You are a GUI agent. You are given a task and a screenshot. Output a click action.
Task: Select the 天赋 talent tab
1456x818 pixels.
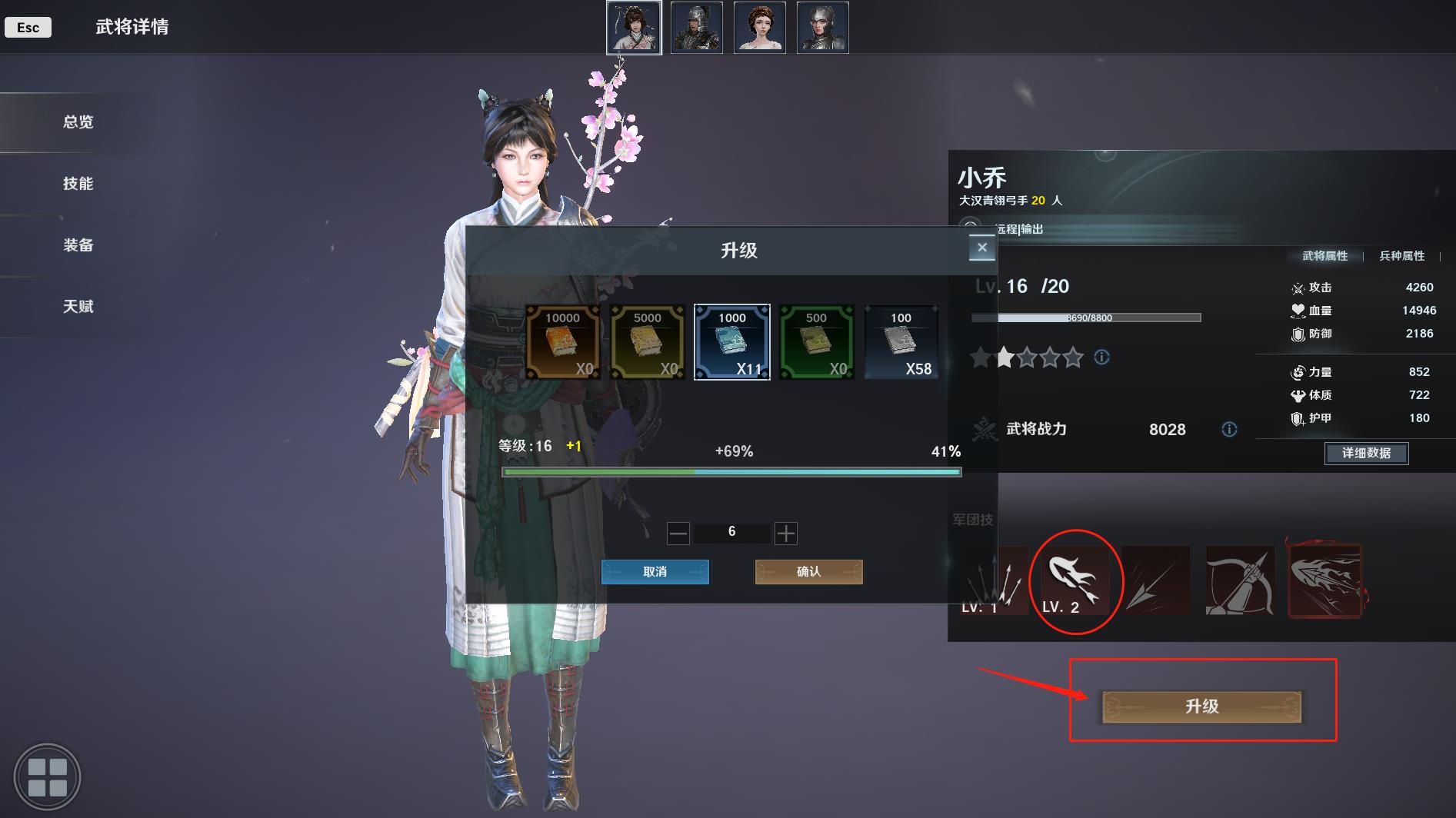coord(78,307)
